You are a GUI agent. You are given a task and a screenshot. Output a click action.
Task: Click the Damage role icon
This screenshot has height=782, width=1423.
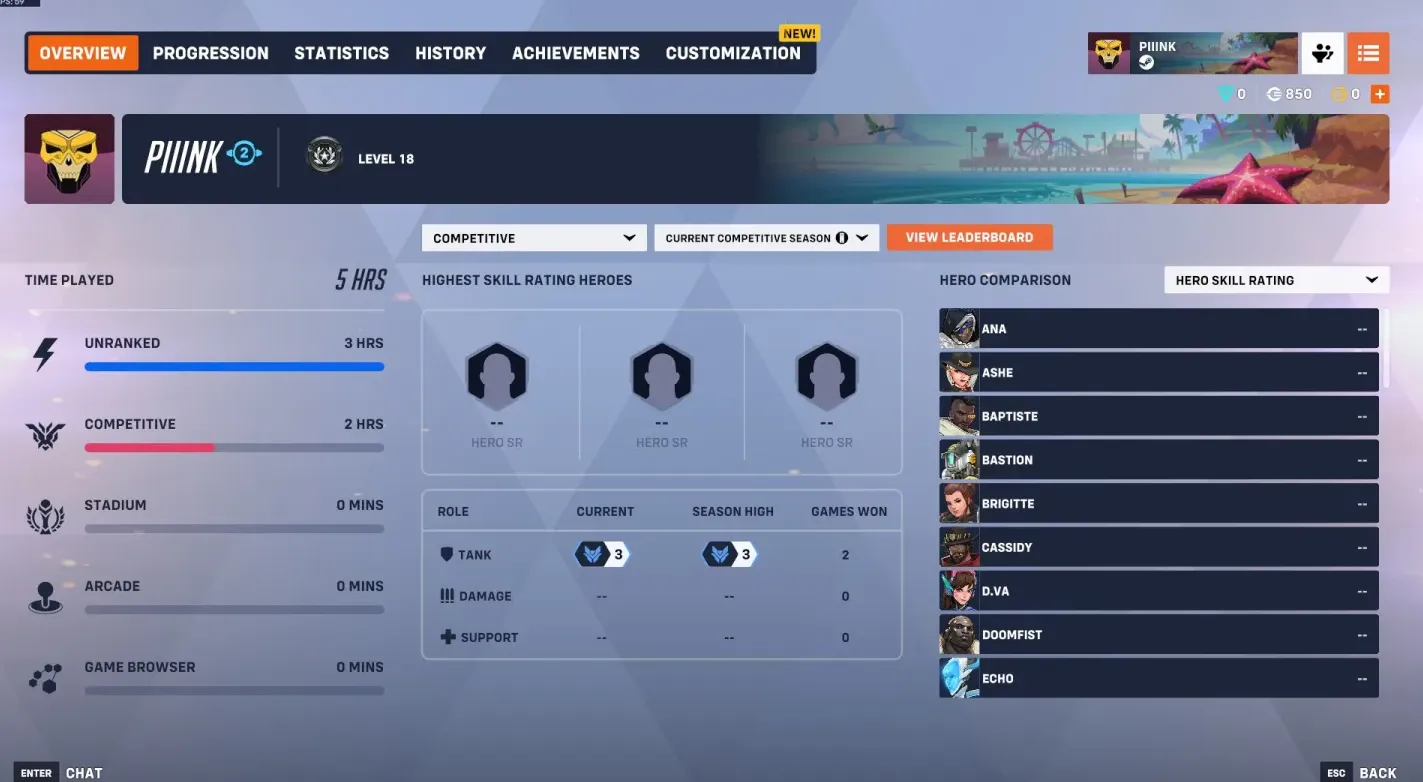pyautogui.click(x=447, y=595)
